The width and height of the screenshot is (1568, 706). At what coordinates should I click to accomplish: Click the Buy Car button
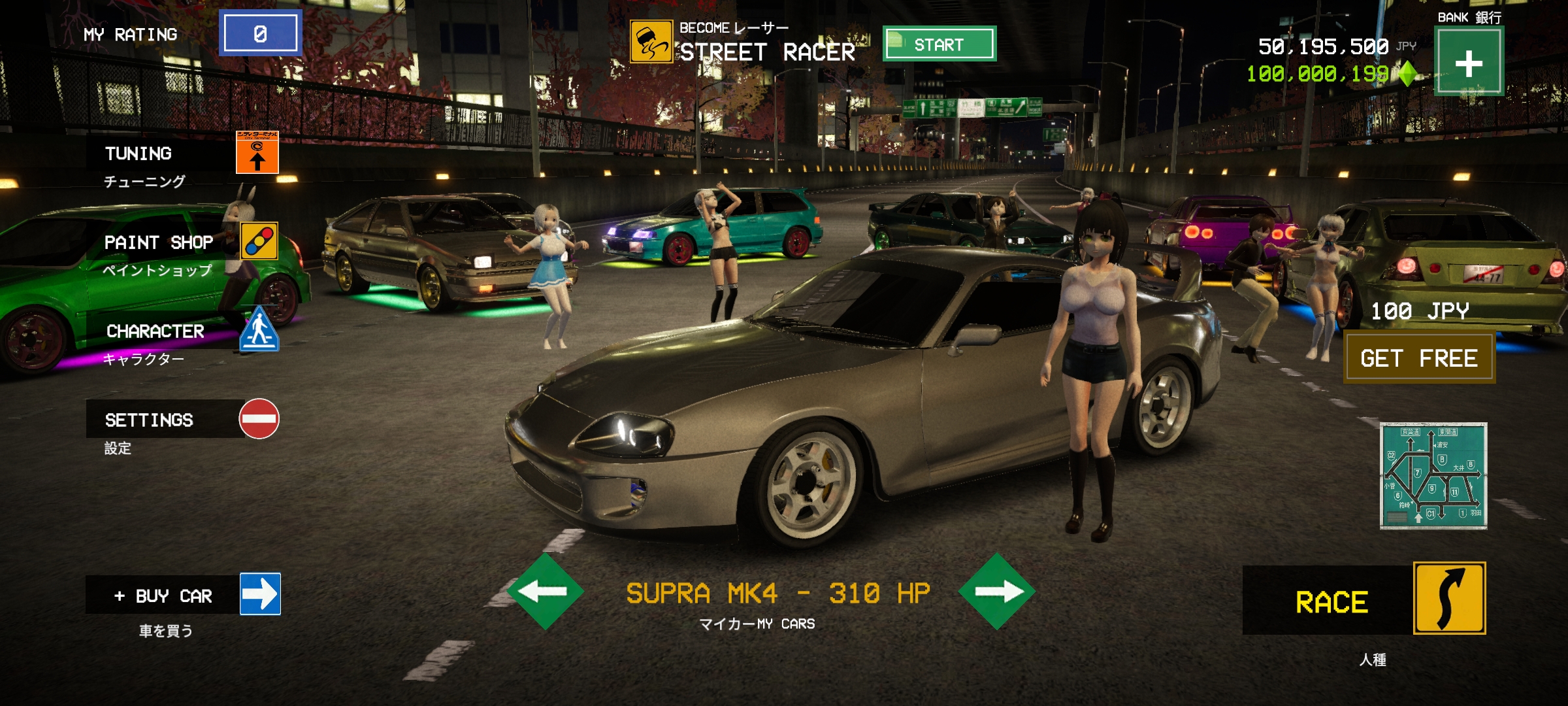coord(184,595)
